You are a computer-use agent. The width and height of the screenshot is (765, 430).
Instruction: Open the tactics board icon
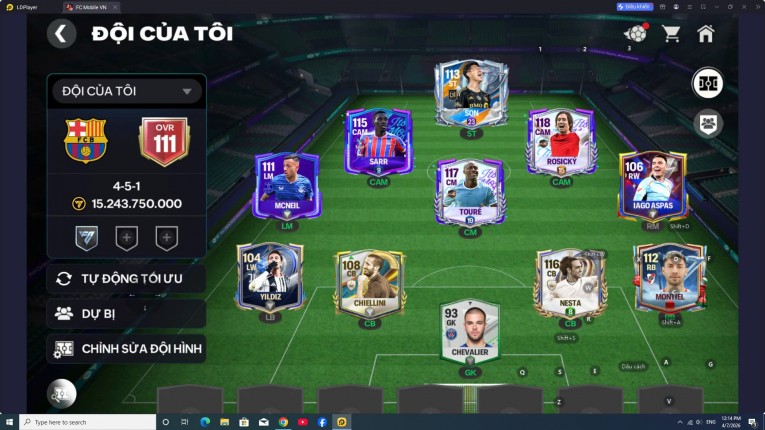[708, 83]
